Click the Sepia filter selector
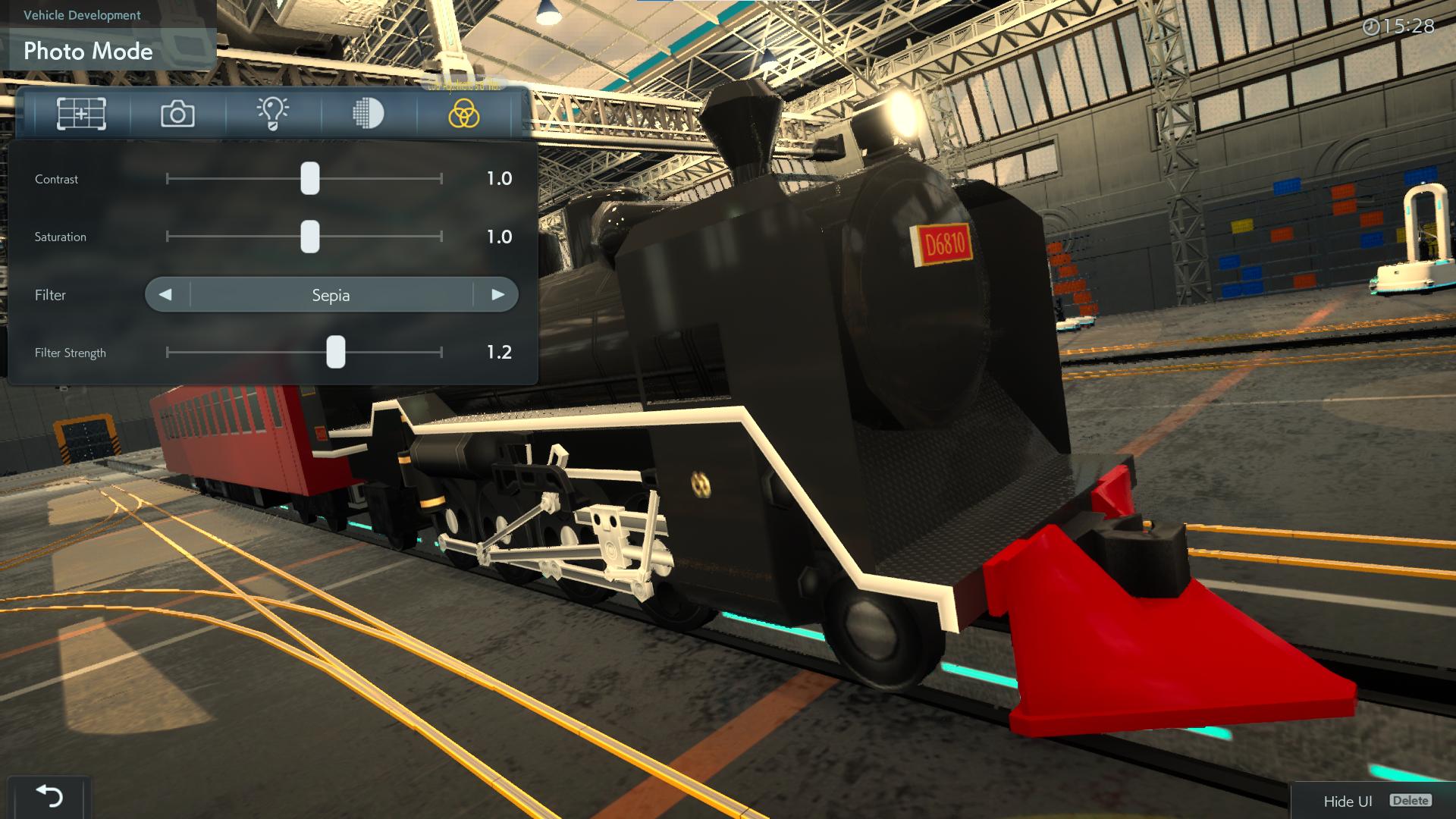Screen dimensions: 1456x819 pos(331,295)
